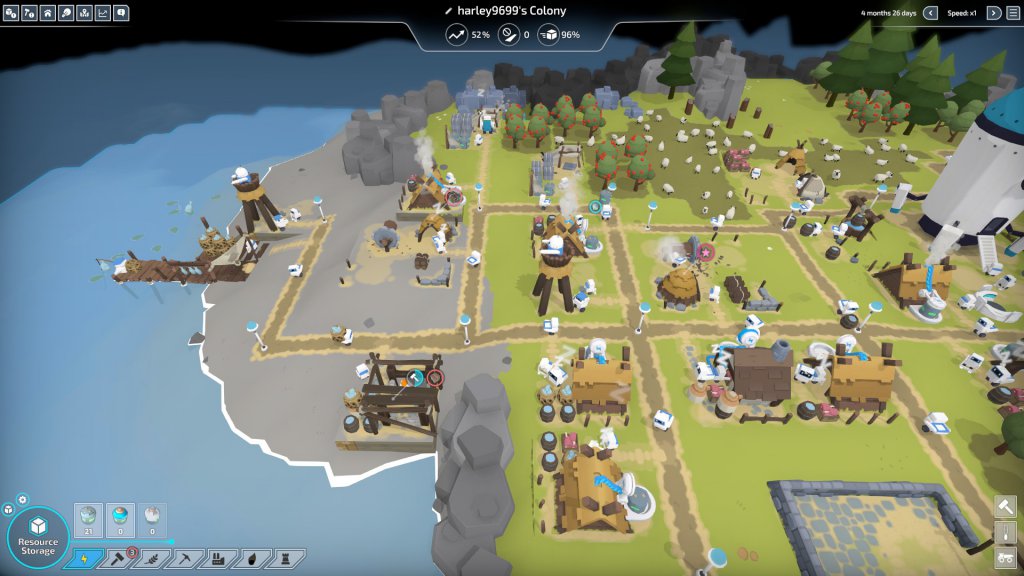This screenshot has width=1024, height=576.
Task: Open the pickaxe mining tab
Action: pyautogui.click(x=184, y=559)
